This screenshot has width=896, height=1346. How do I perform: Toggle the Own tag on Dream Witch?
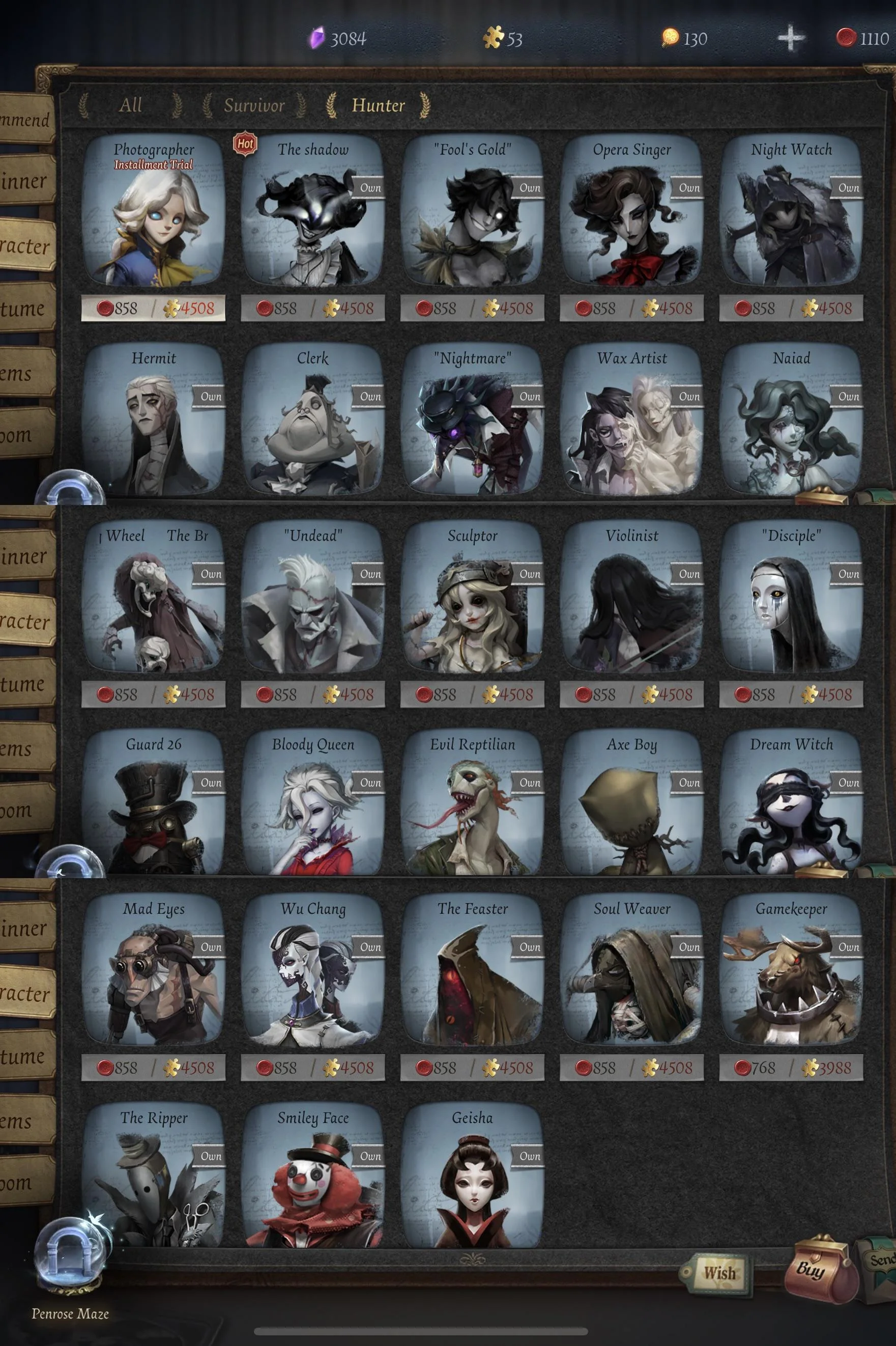click(848, 783)
